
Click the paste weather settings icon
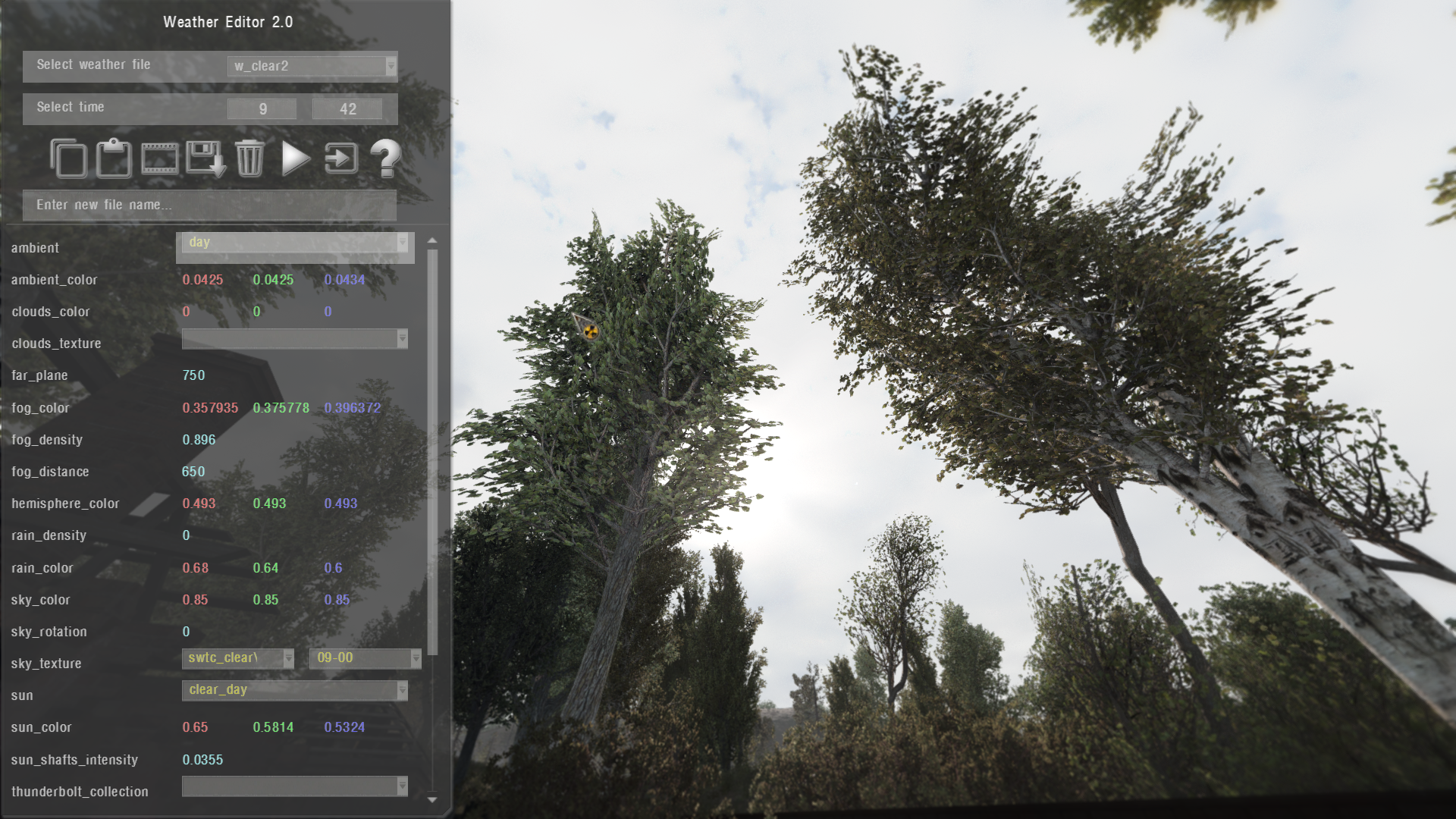click(x=113, y=158)
